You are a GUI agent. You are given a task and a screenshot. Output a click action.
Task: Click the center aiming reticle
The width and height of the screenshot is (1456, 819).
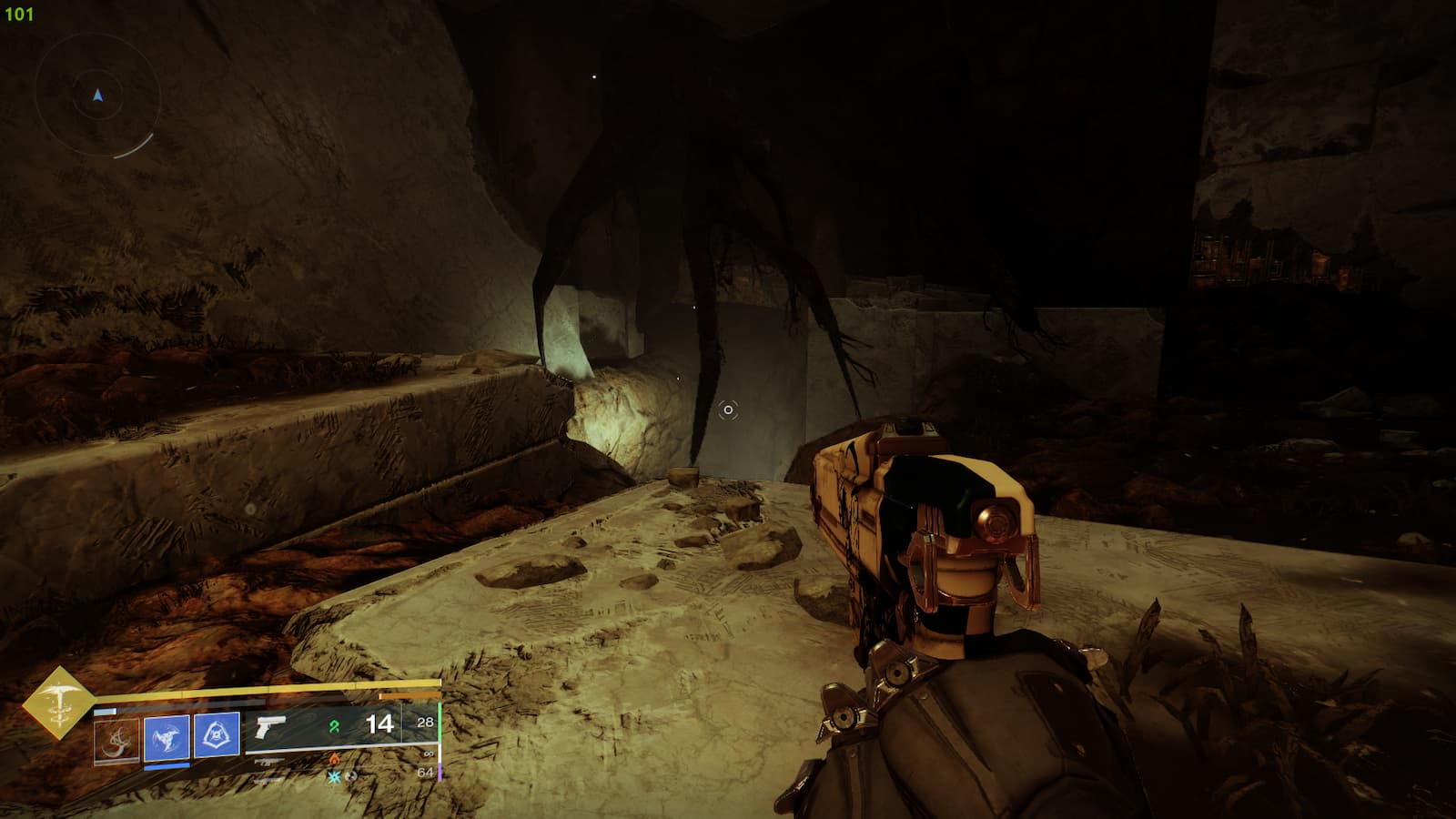click(728, 411)
